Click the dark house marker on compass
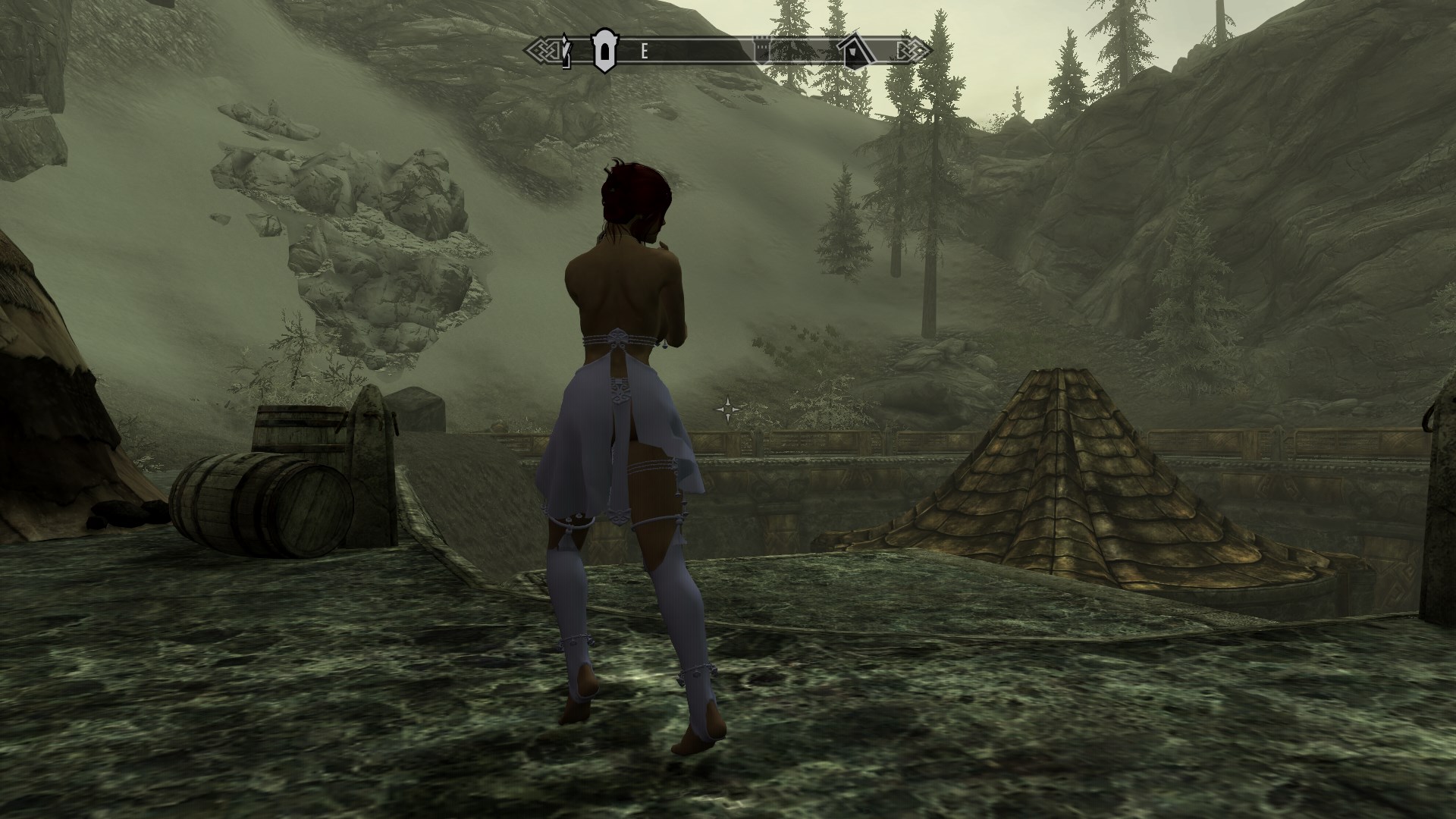Viewport: 1456px width, 819px height. pos(854,50)
